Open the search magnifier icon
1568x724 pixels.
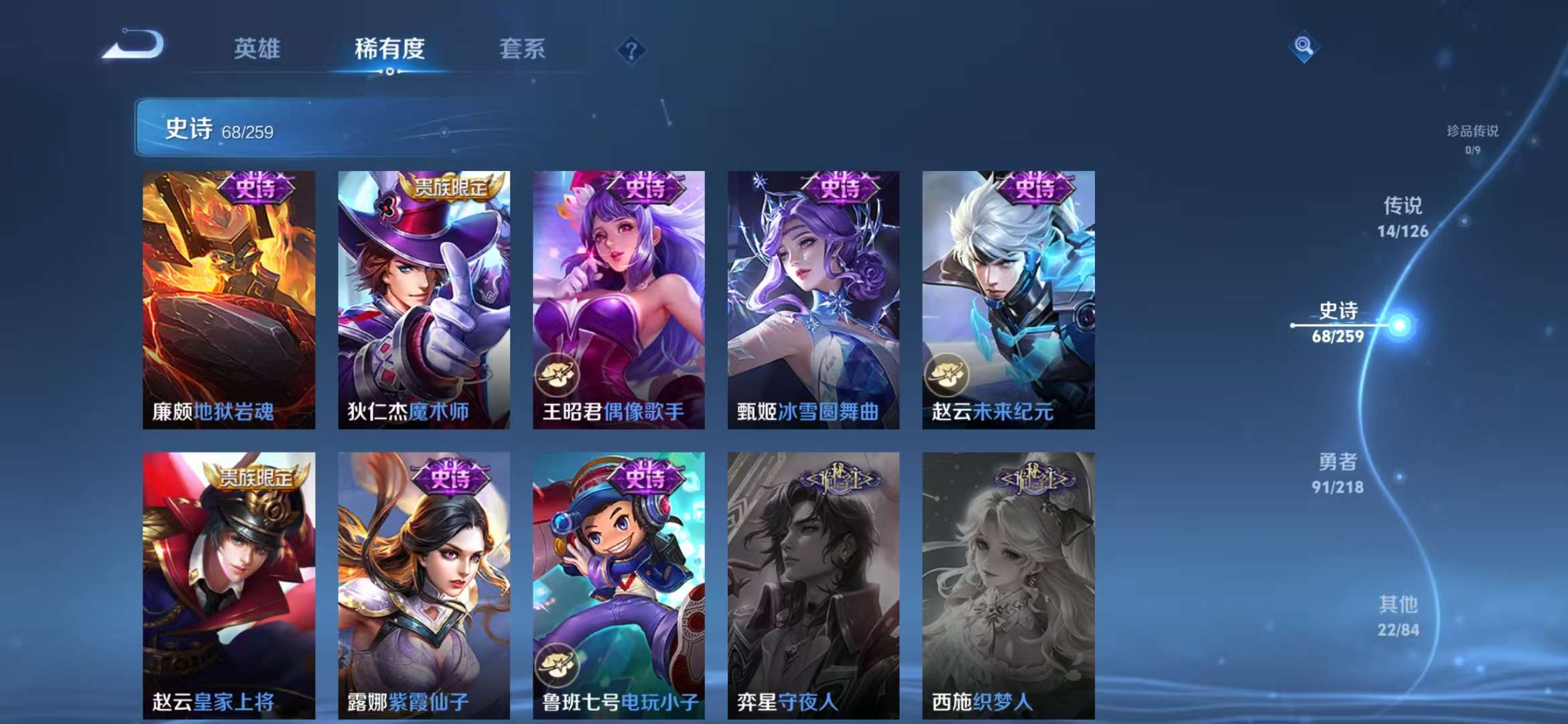pos(1303,48)
